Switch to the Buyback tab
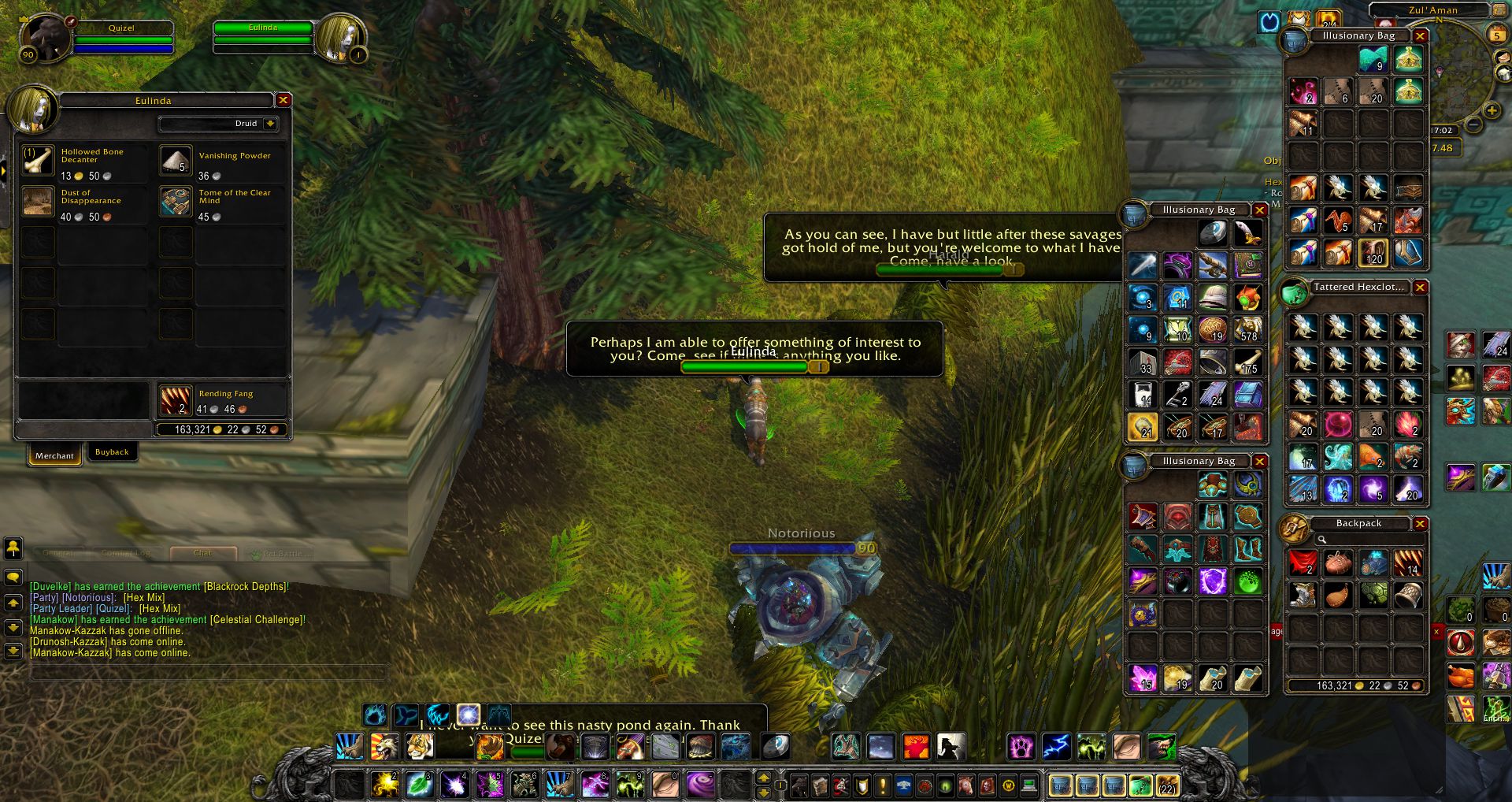This screenshot has width=1512, height=802. [x=112, y=452]
